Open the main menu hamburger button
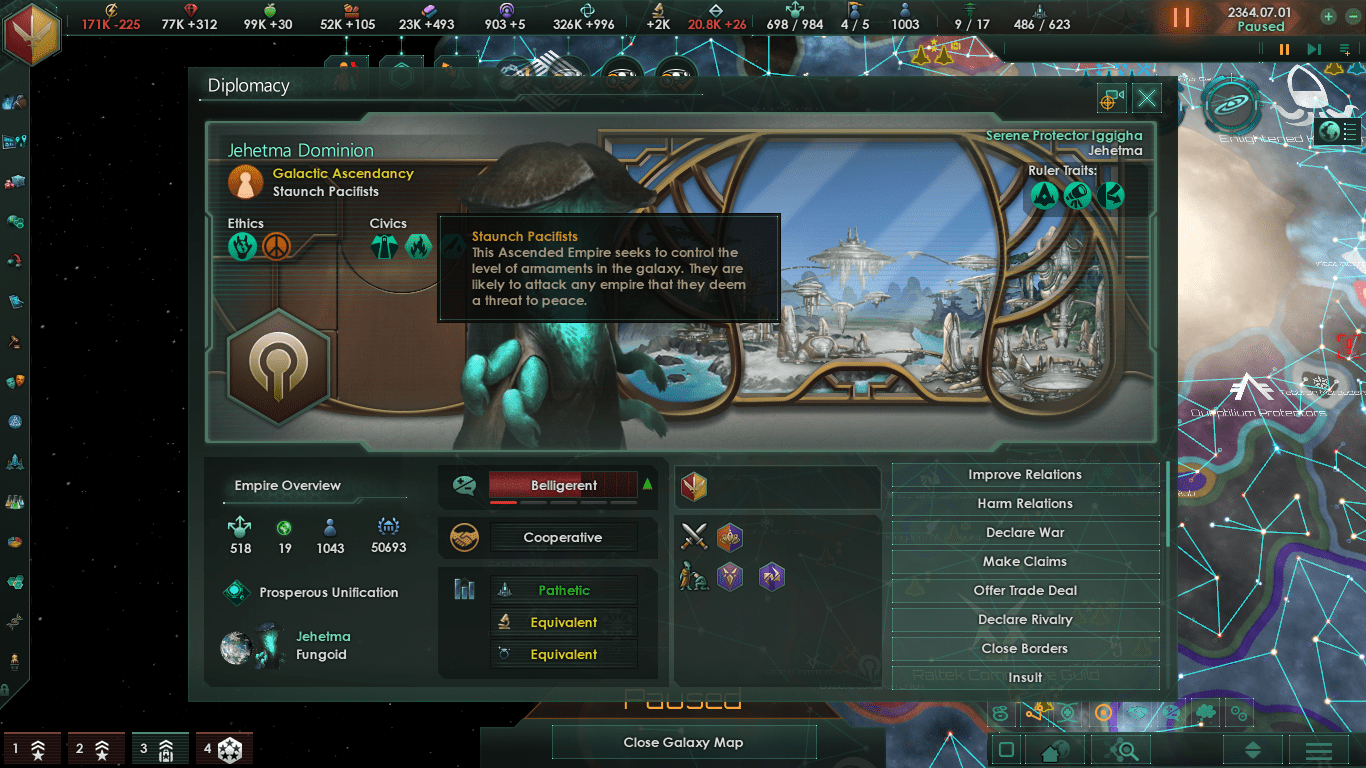Viewport: 1366px width, 768px height. [1318, 750]
